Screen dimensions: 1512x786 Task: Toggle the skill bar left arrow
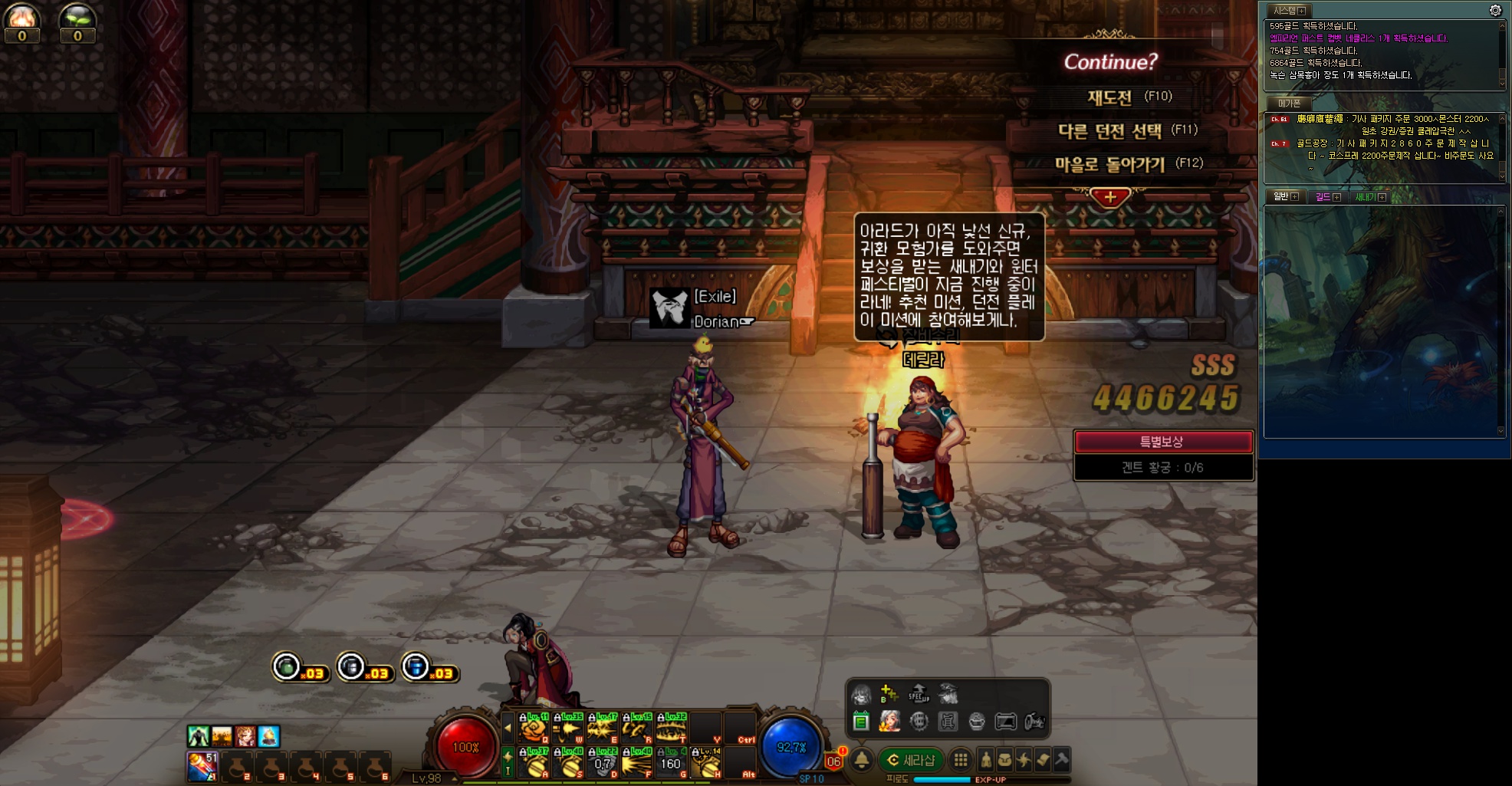tap(507, 728)
